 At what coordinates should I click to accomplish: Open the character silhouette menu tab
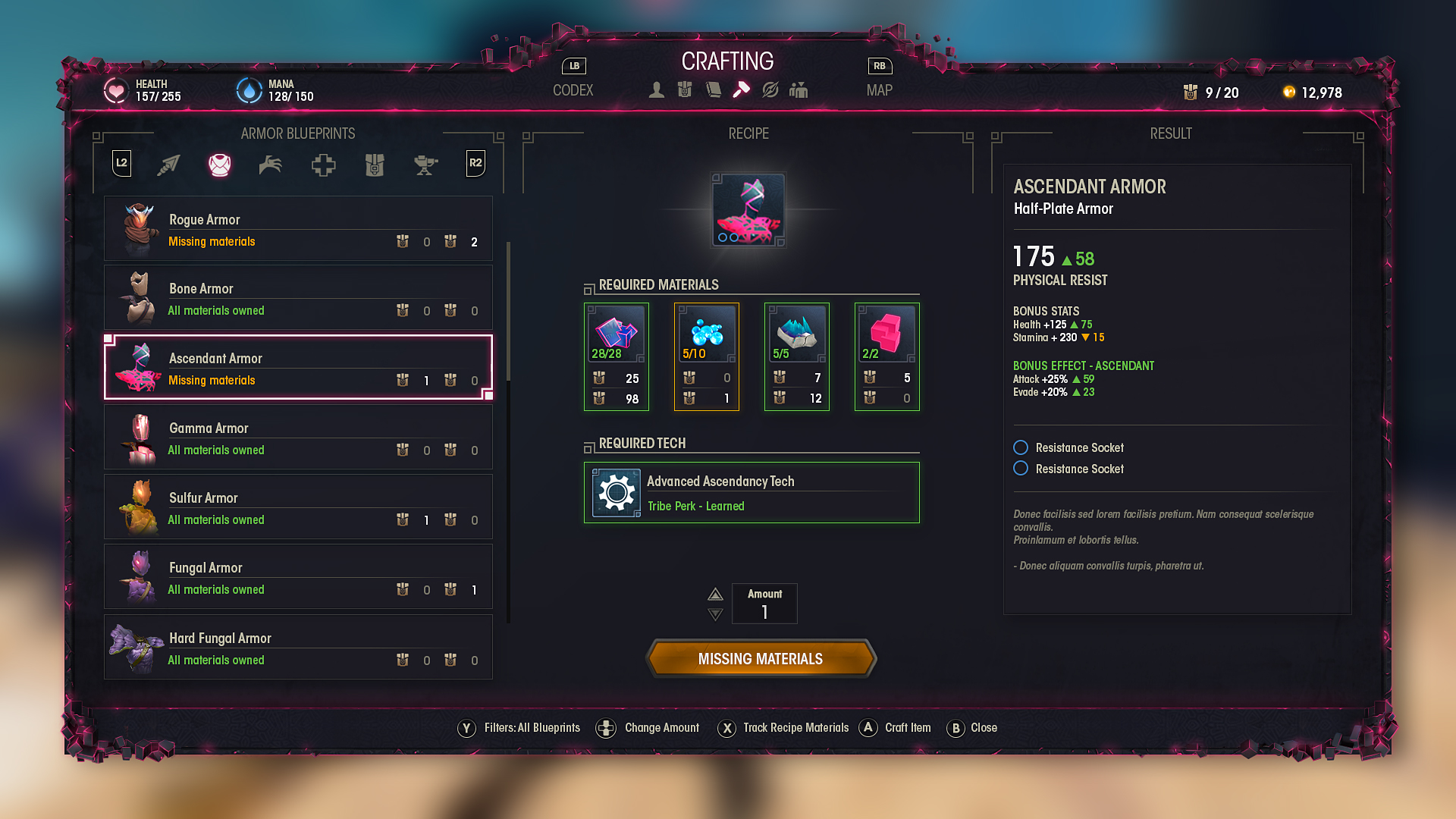click(x=657, y=90)
